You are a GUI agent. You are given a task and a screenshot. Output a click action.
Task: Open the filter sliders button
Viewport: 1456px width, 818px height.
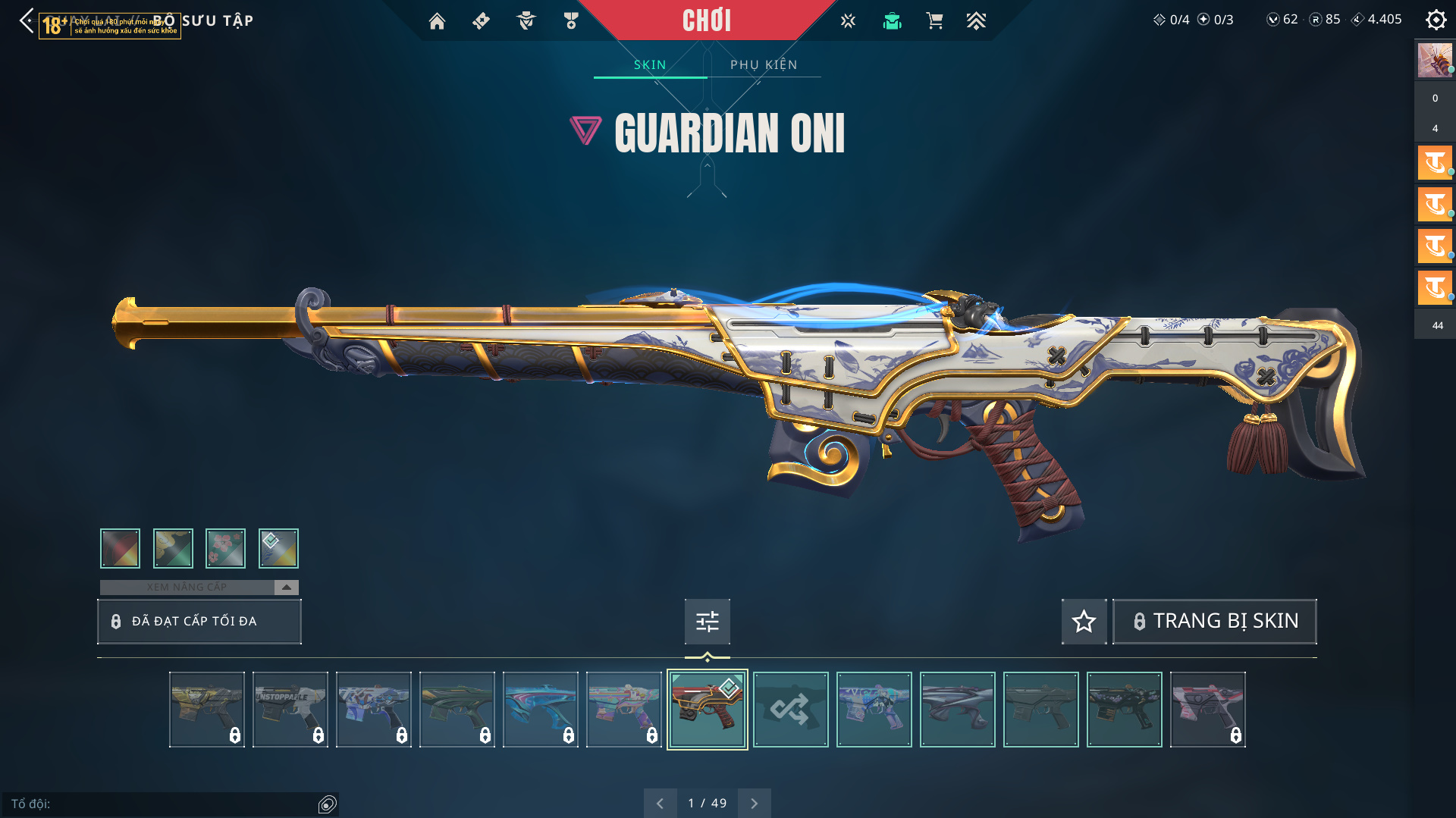[x=707, y=621]
